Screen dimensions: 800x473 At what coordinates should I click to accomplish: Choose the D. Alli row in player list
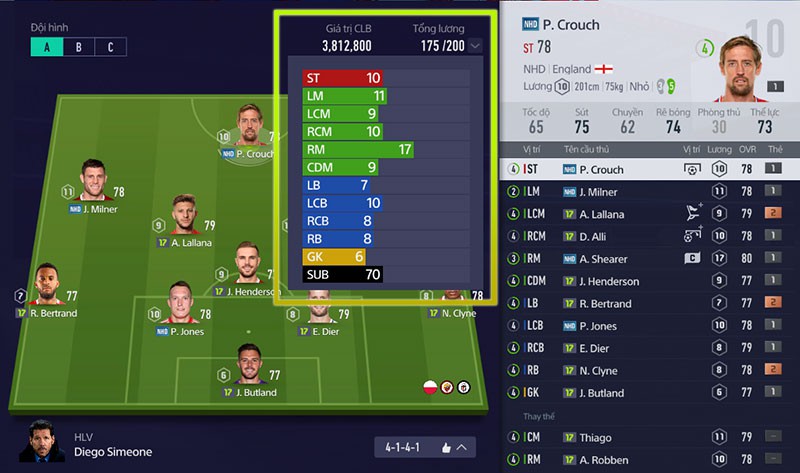point(650,236)
